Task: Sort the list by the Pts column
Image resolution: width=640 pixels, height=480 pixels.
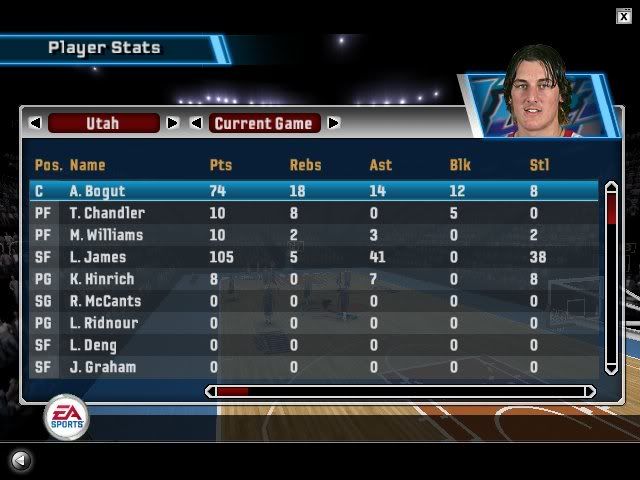Action: click(220, 165)
